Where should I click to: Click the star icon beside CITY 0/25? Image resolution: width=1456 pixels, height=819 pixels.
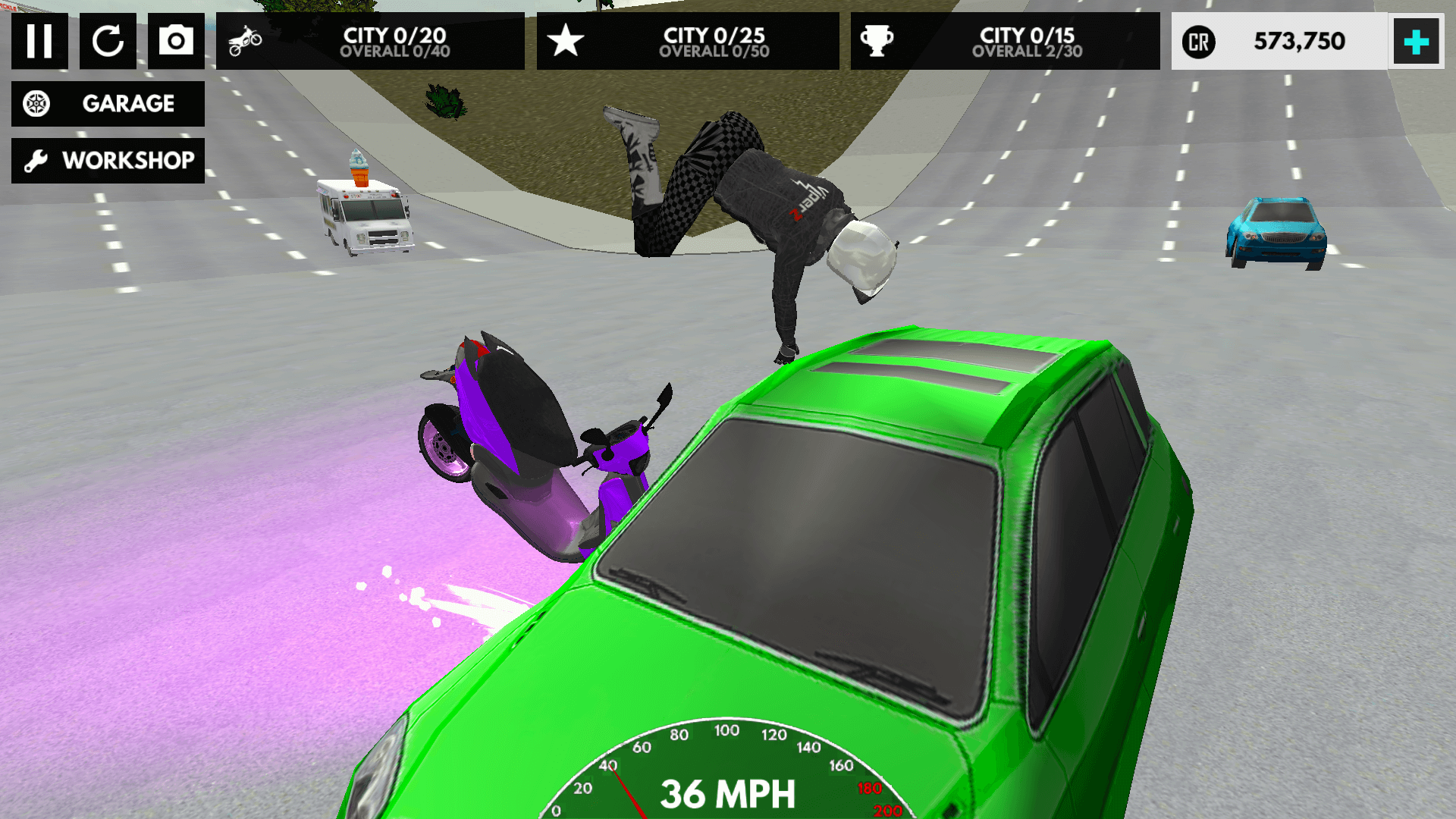[564, 42]
